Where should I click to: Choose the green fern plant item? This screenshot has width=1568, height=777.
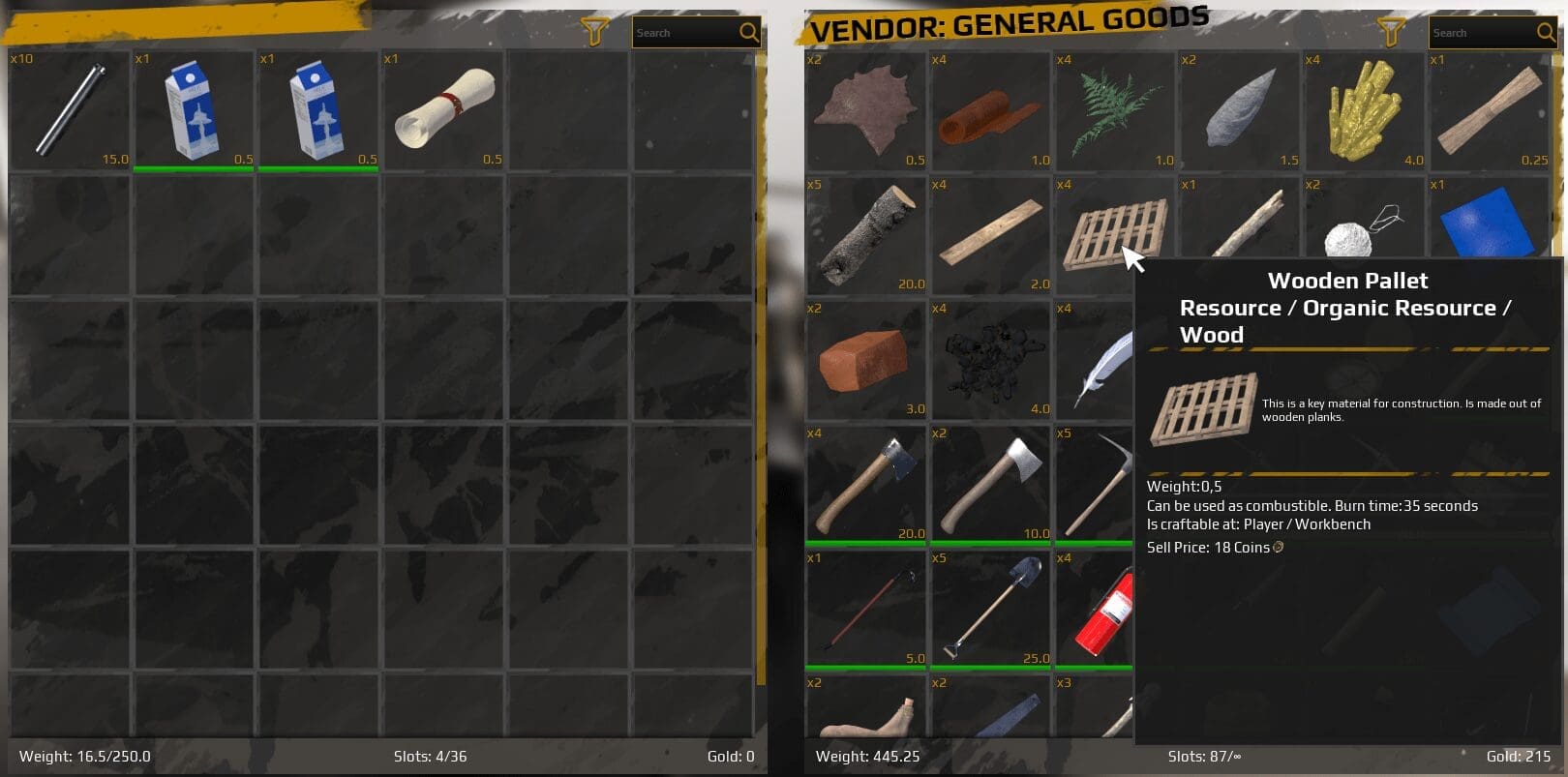point(1114,110)
